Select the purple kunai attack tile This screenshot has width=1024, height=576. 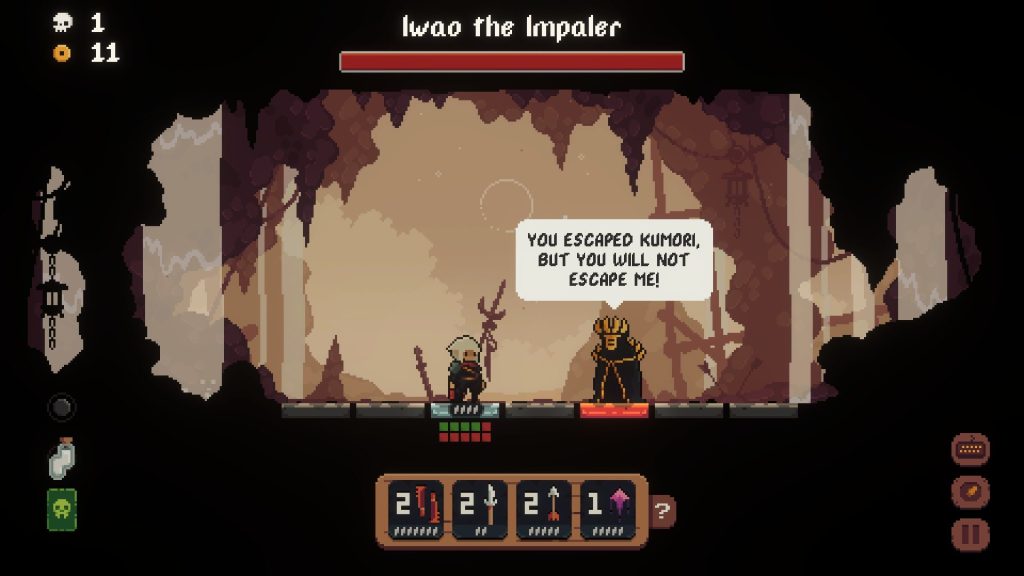608,510
